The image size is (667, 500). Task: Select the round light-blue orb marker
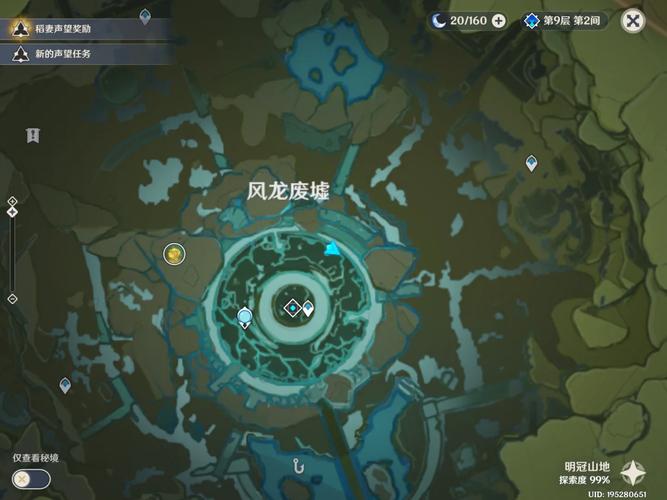pos(245,318)
